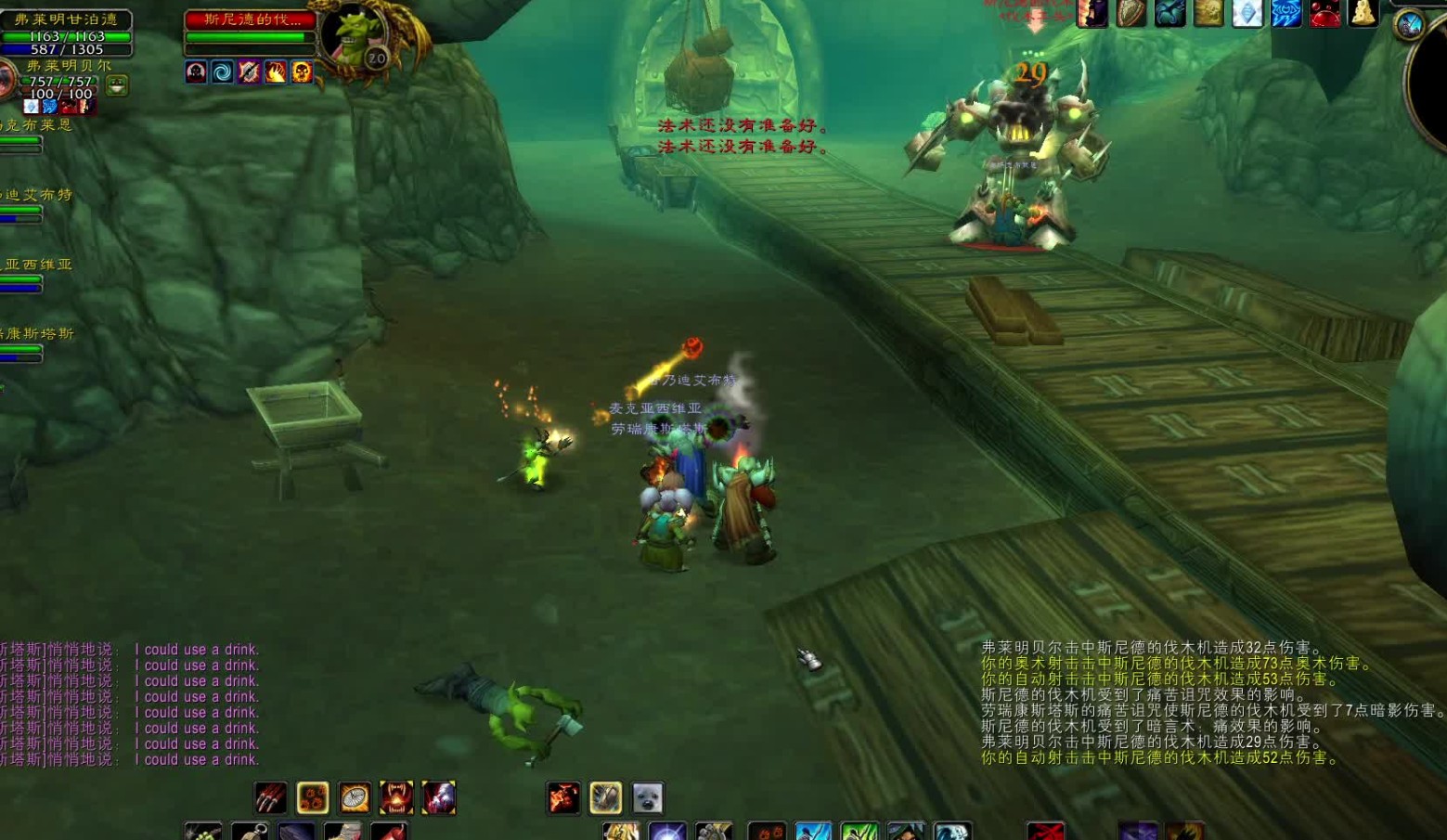Viewport: 1447px width, 840px height.
Task: Click the player name frame at top-left
Action: [x=66, y=19]
